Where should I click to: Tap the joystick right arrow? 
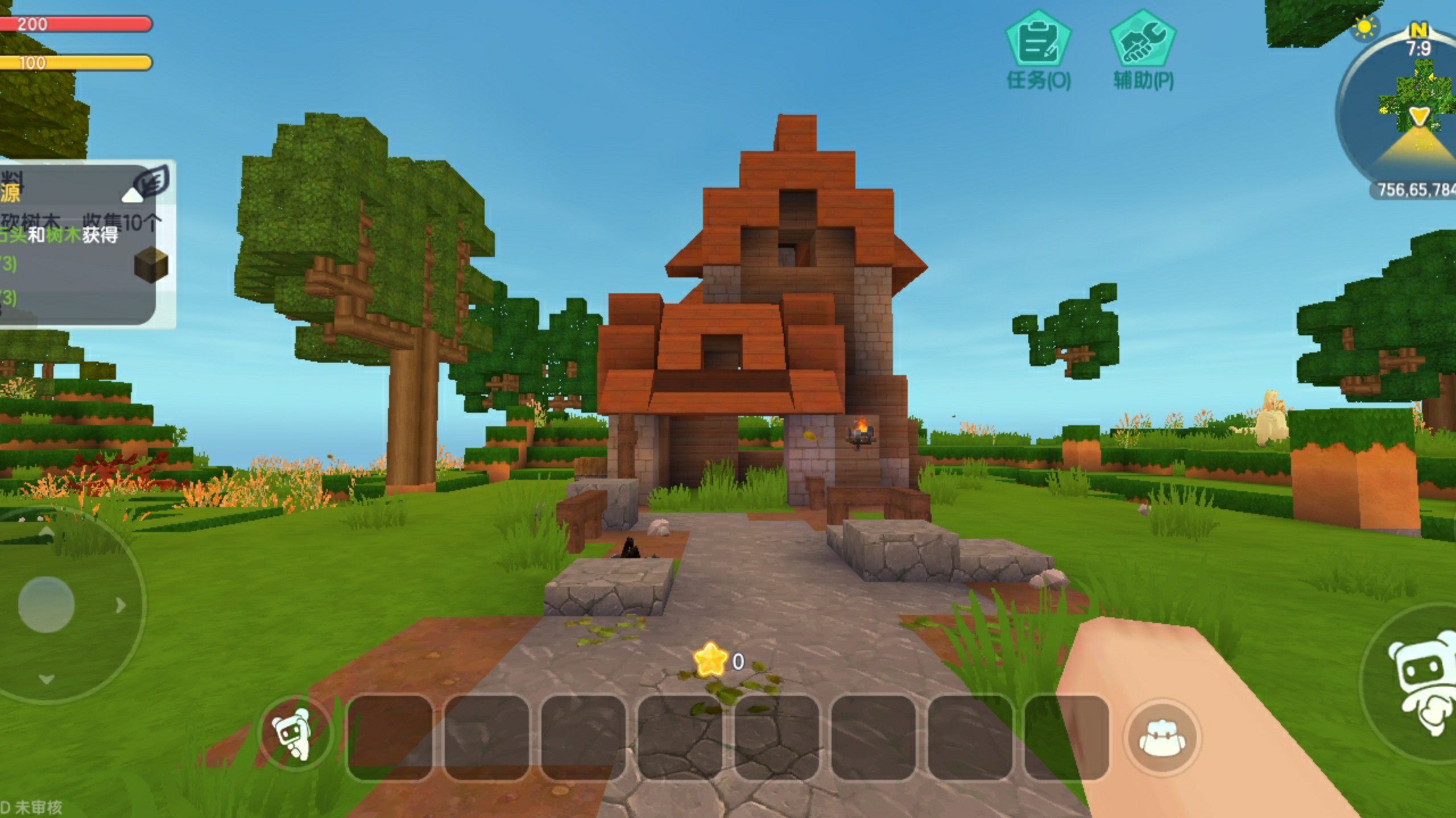[121, 605]
